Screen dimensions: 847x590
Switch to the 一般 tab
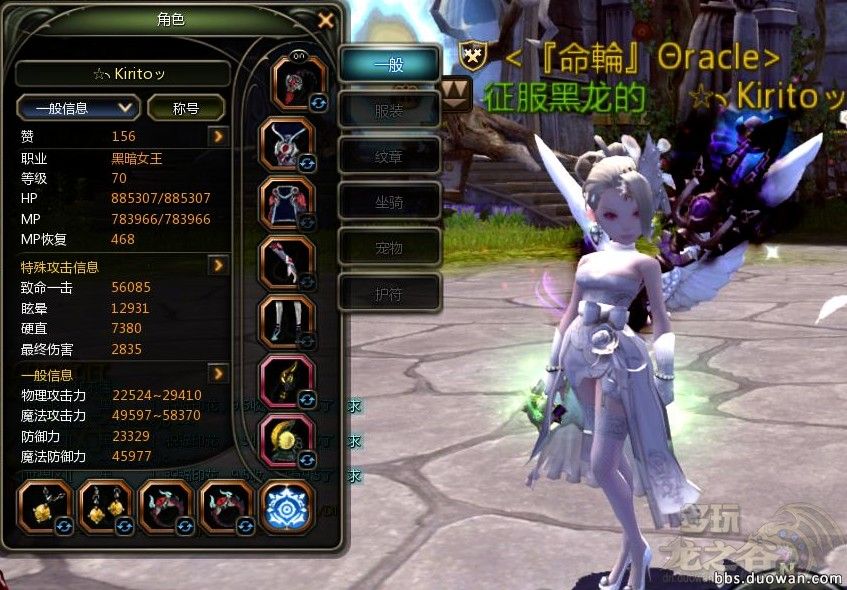click(x=389, y=65)
